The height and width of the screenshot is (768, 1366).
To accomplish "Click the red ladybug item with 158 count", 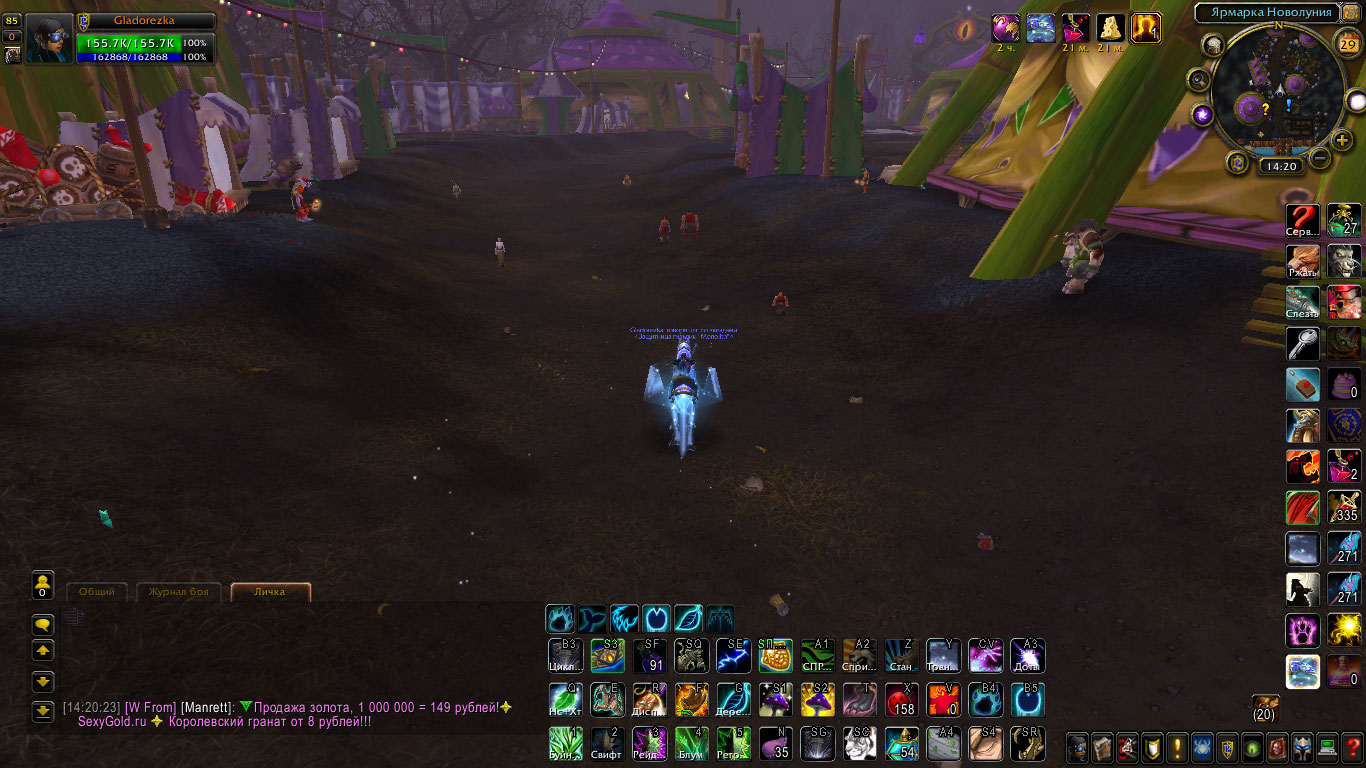I will [902, 700].
